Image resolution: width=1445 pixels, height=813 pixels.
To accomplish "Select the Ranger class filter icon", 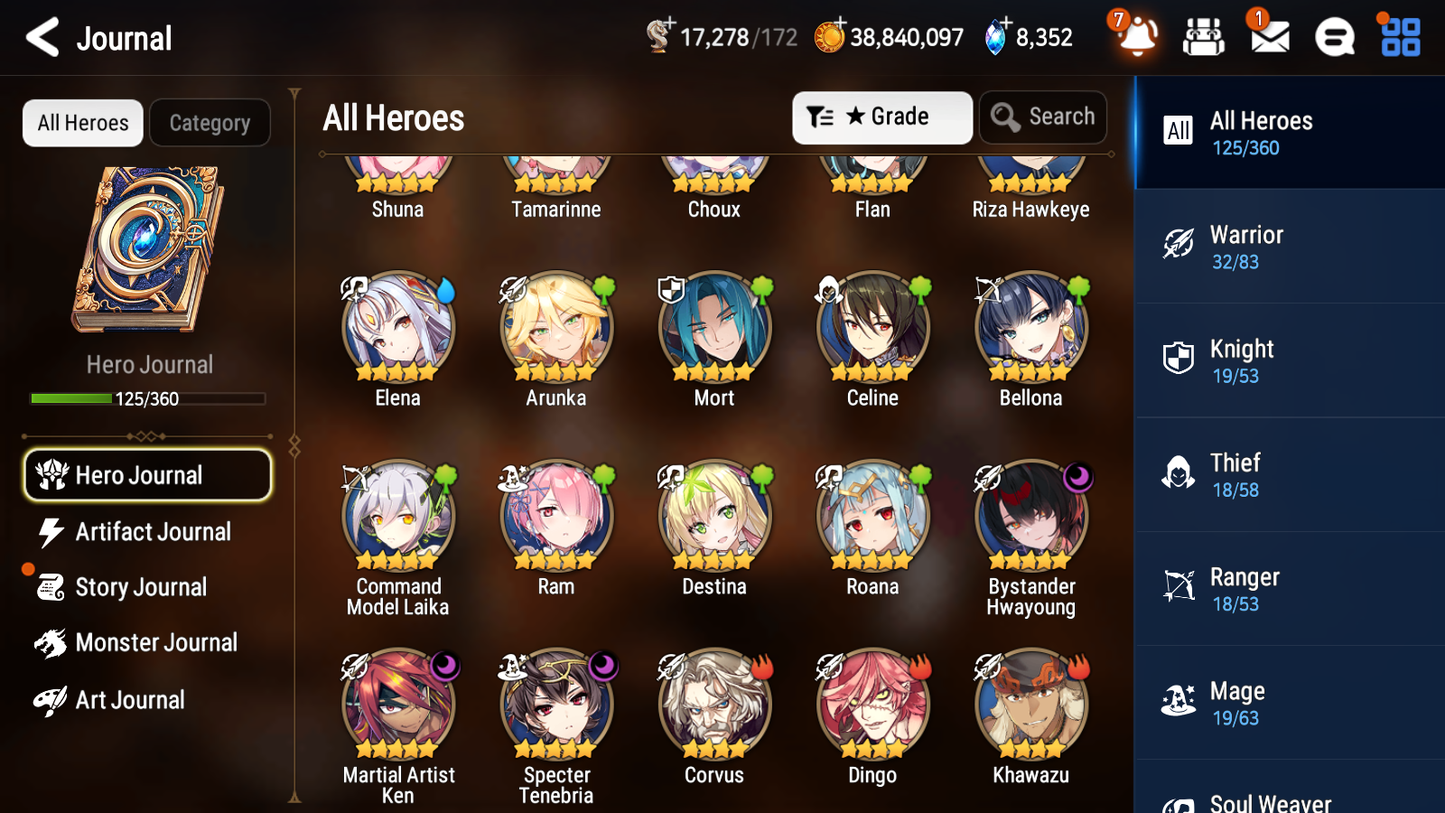I will [x=1179, y=587].
